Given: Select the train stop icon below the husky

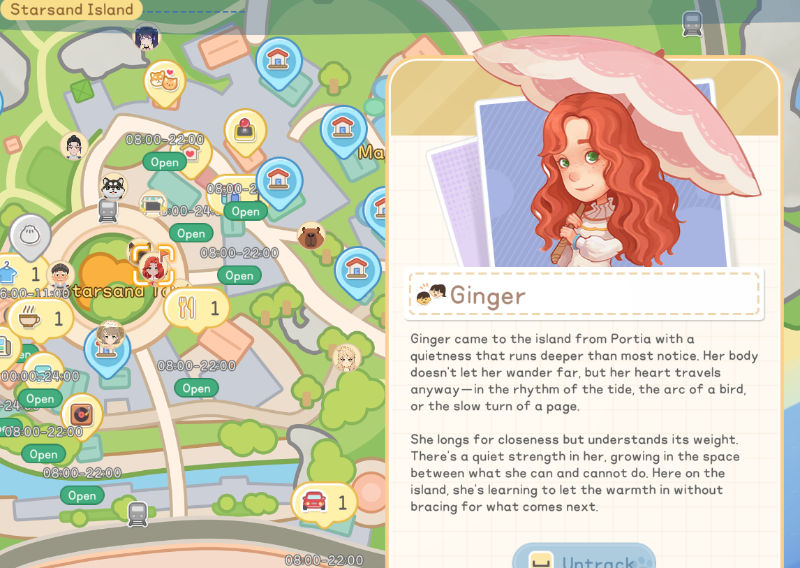Looking at the screenshot, I should click(108, 210).
